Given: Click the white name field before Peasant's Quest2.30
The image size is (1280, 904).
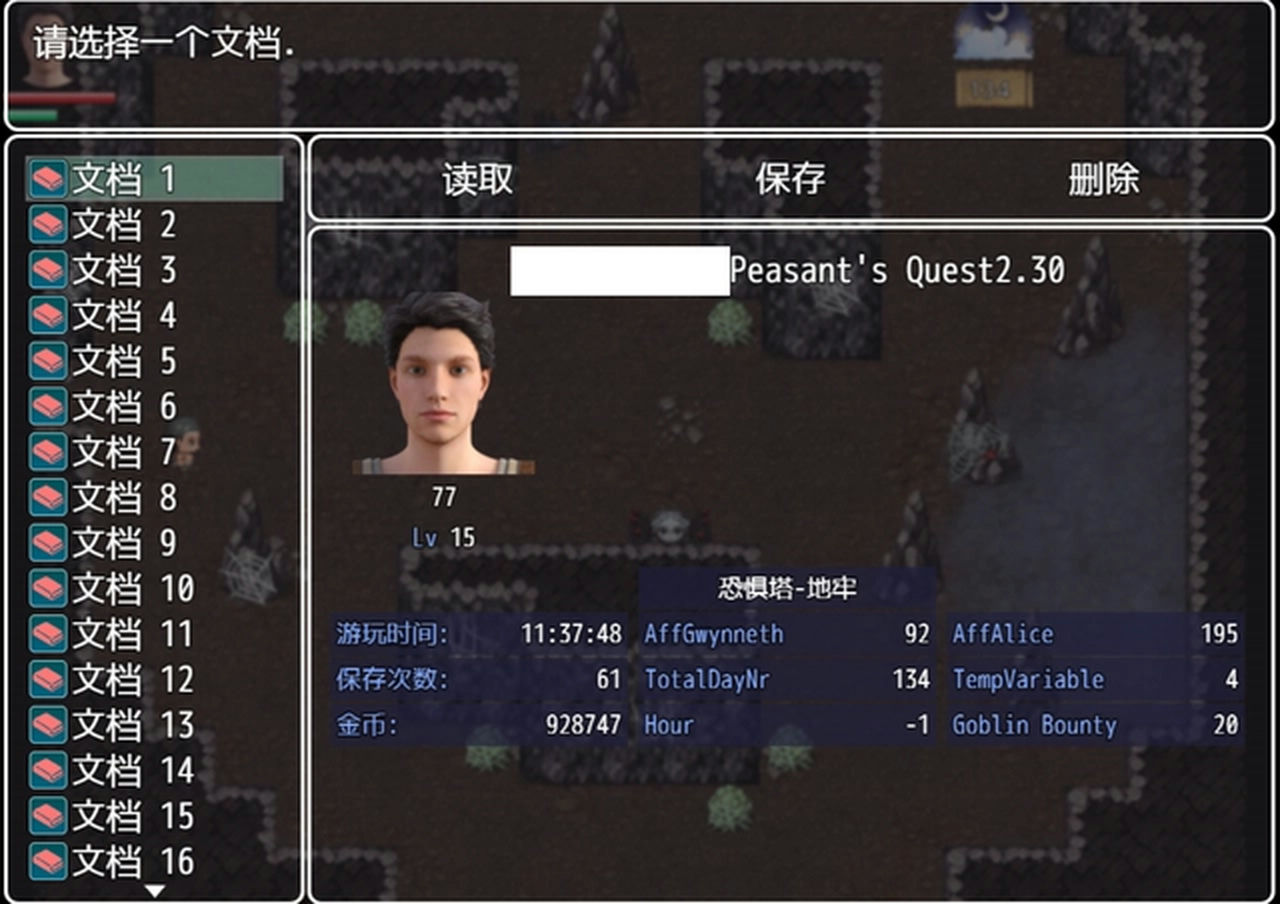Looking at the screenshot, I should (x=620, y=270).
